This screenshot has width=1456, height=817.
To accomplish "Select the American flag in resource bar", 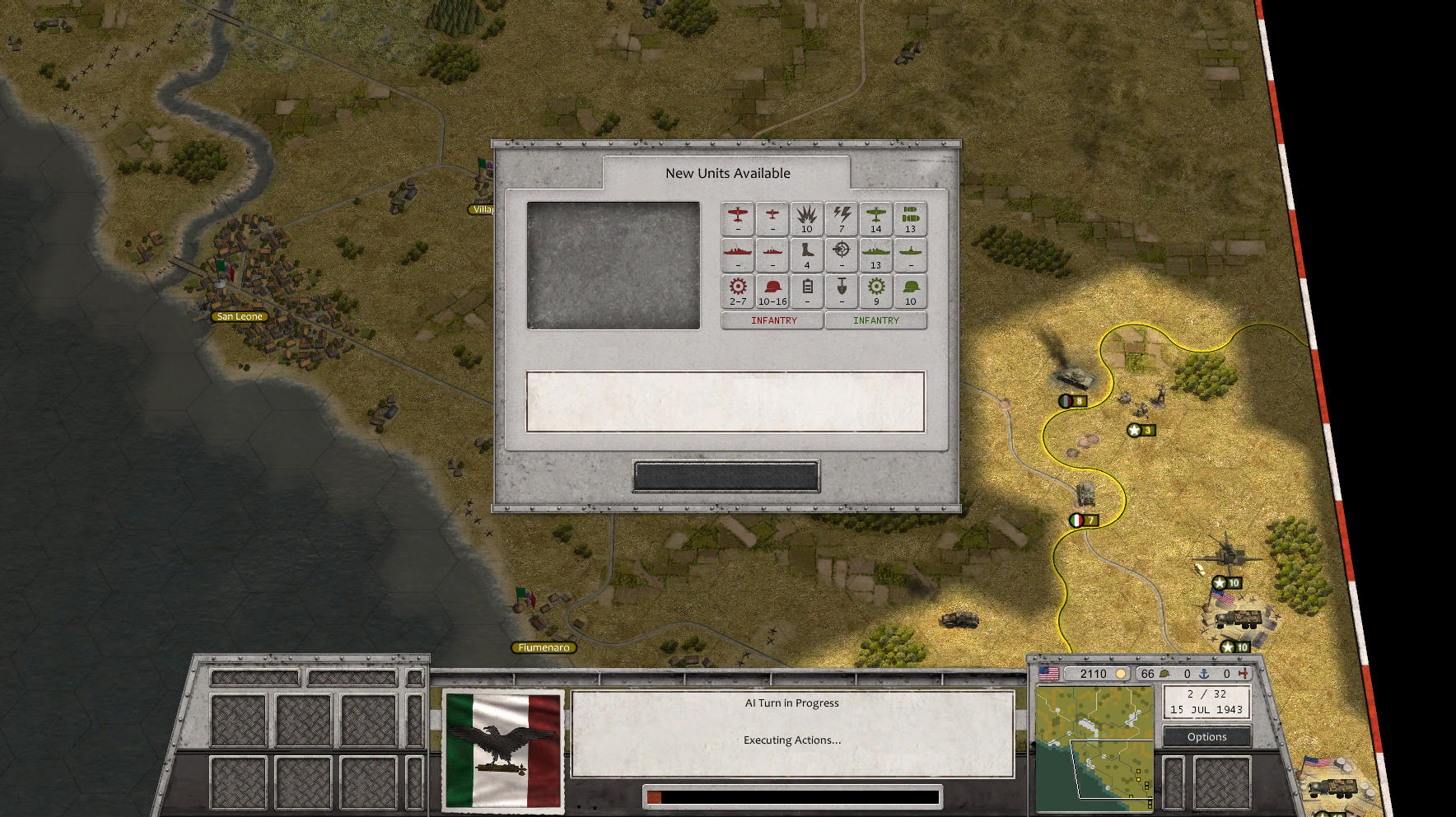I will click(1048, 673).
